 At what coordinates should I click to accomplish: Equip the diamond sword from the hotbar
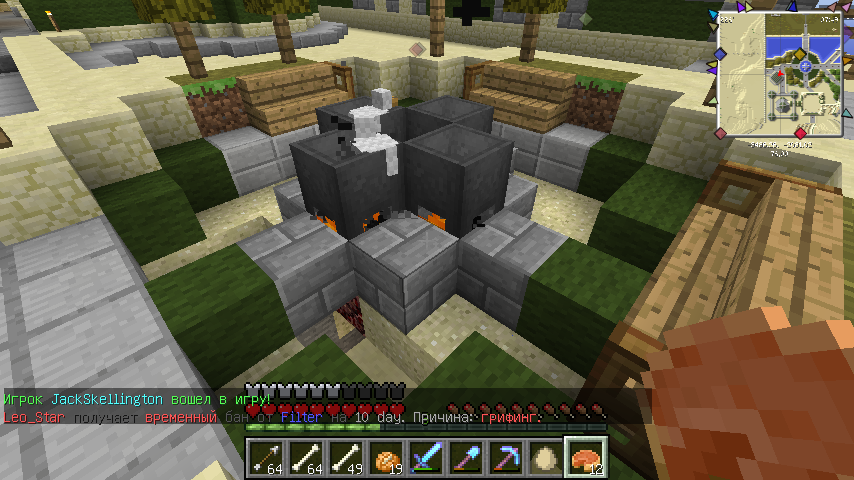[x=425, y=457]
